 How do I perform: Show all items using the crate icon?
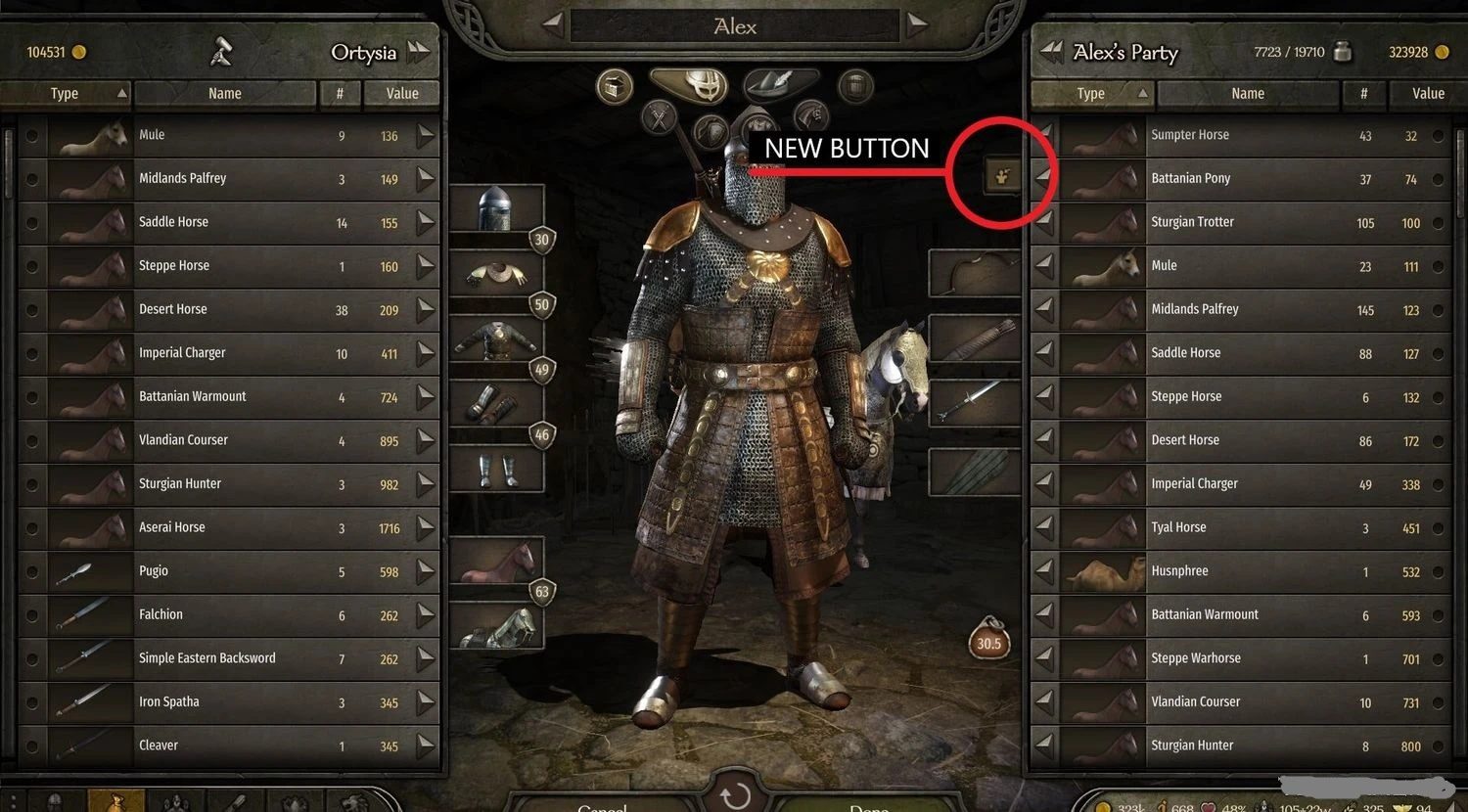pos(614,85)
